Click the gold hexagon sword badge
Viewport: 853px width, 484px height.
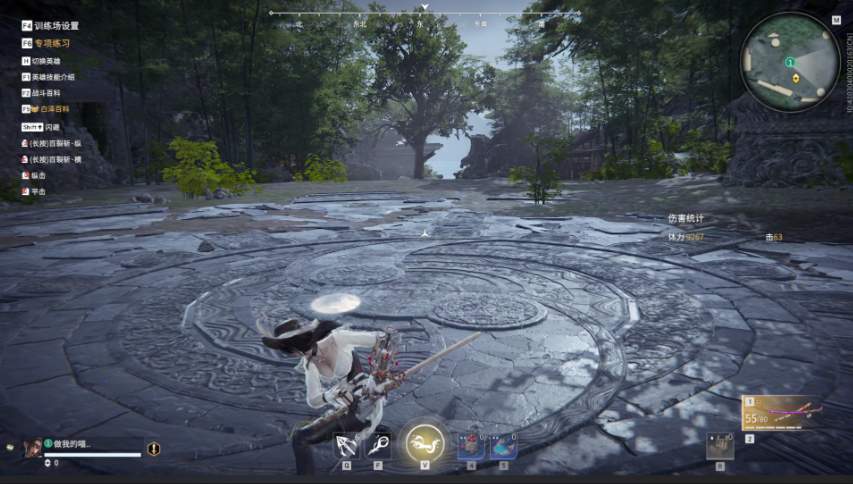(x=153, y=449)
